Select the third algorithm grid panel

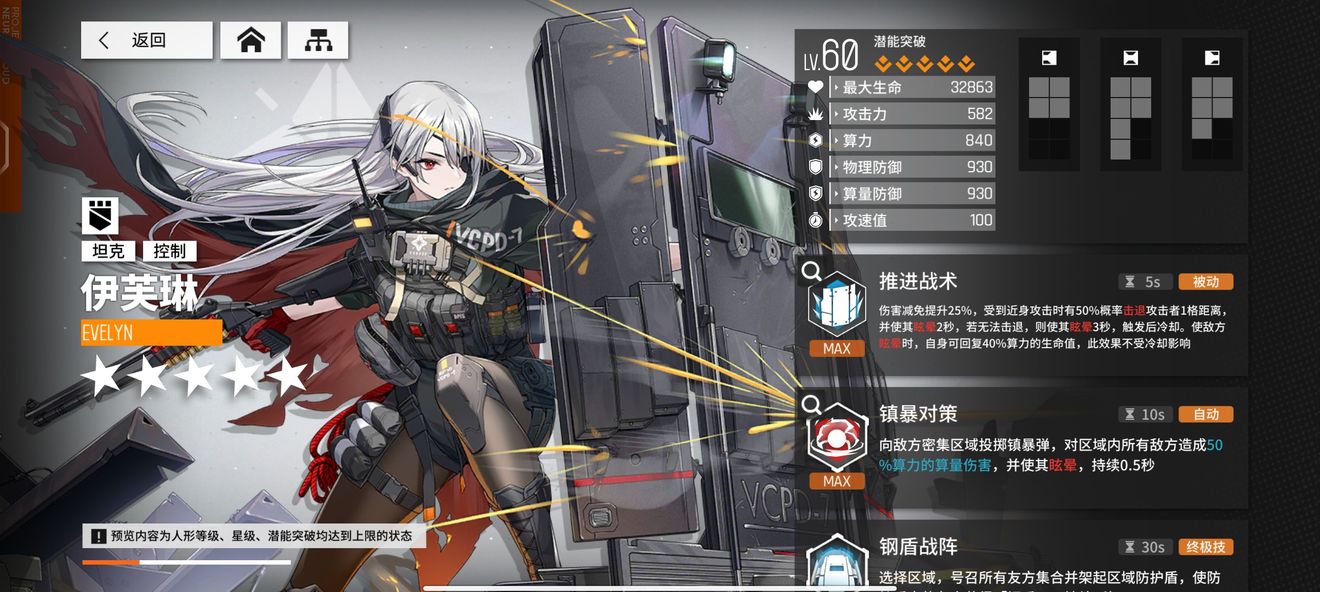tap(1212, 104)
